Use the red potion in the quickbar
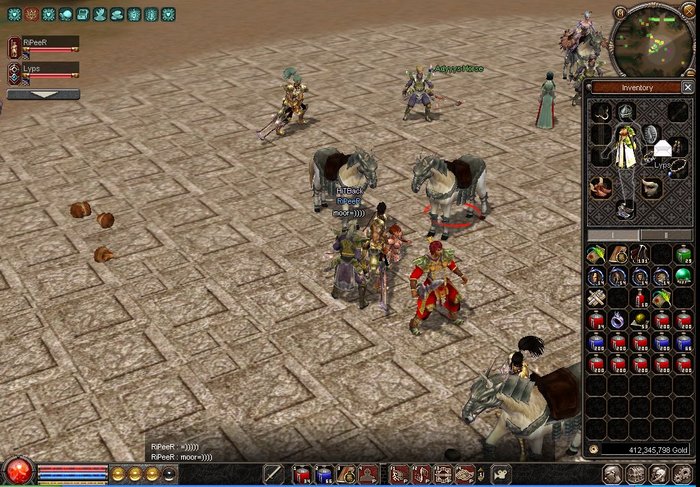 pyautogui.click(x=302, y=474)
